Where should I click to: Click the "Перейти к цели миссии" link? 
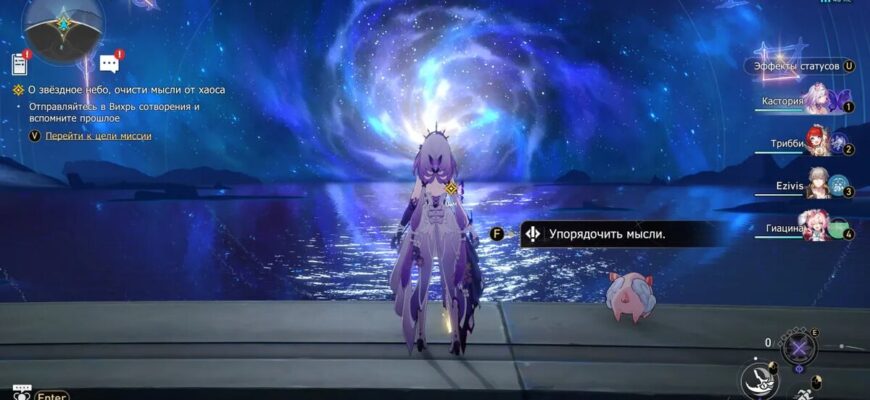pyautogui.click(x=98, y=135)
